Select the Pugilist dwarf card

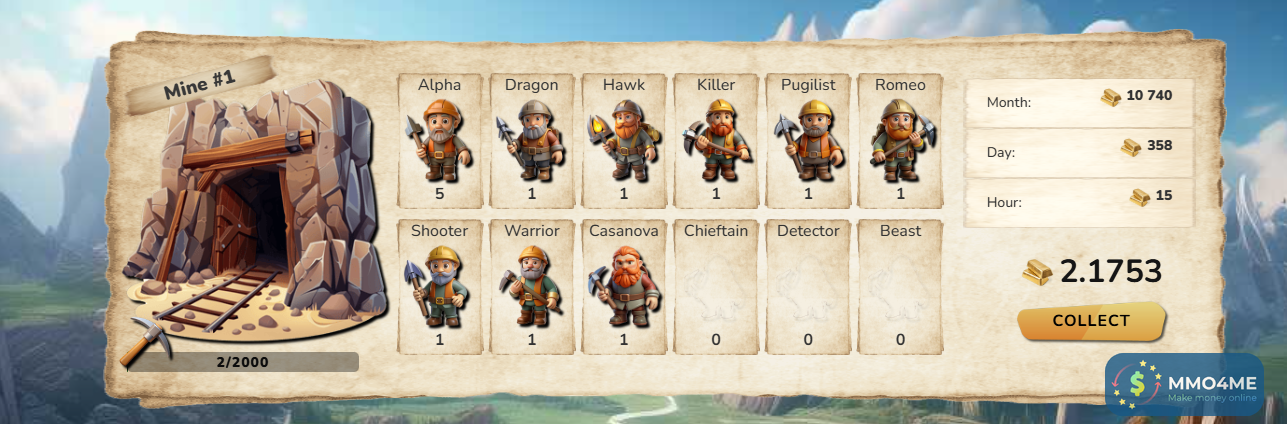tap(808, 140)
